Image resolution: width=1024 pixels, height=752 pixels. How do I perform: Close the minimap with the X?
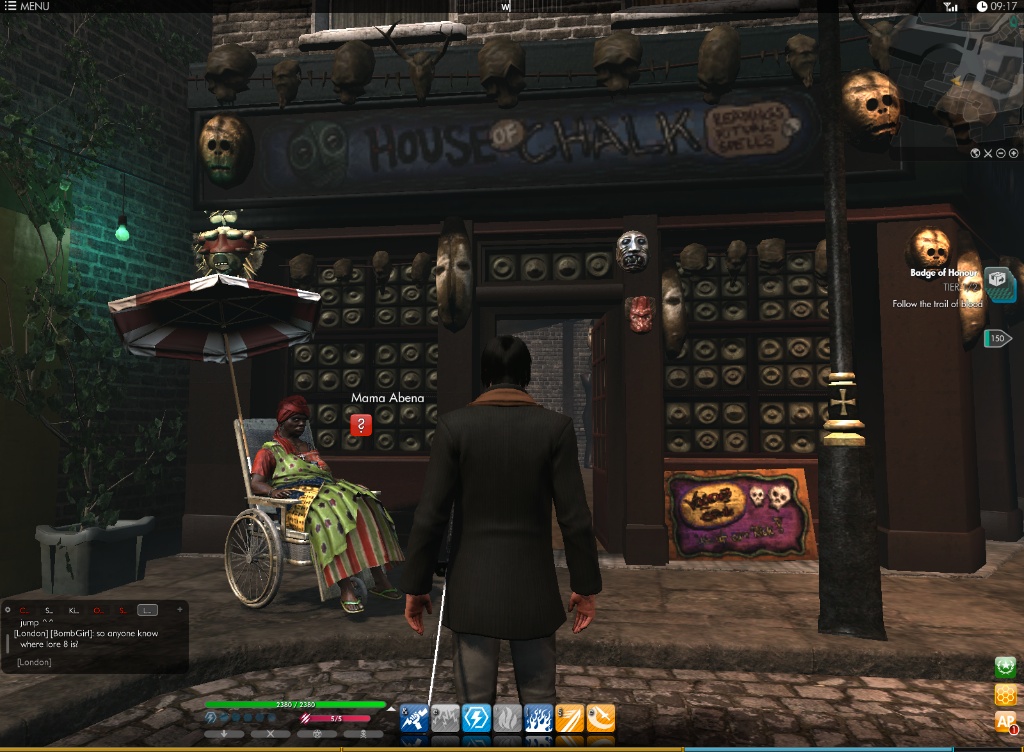click(987, 153)
